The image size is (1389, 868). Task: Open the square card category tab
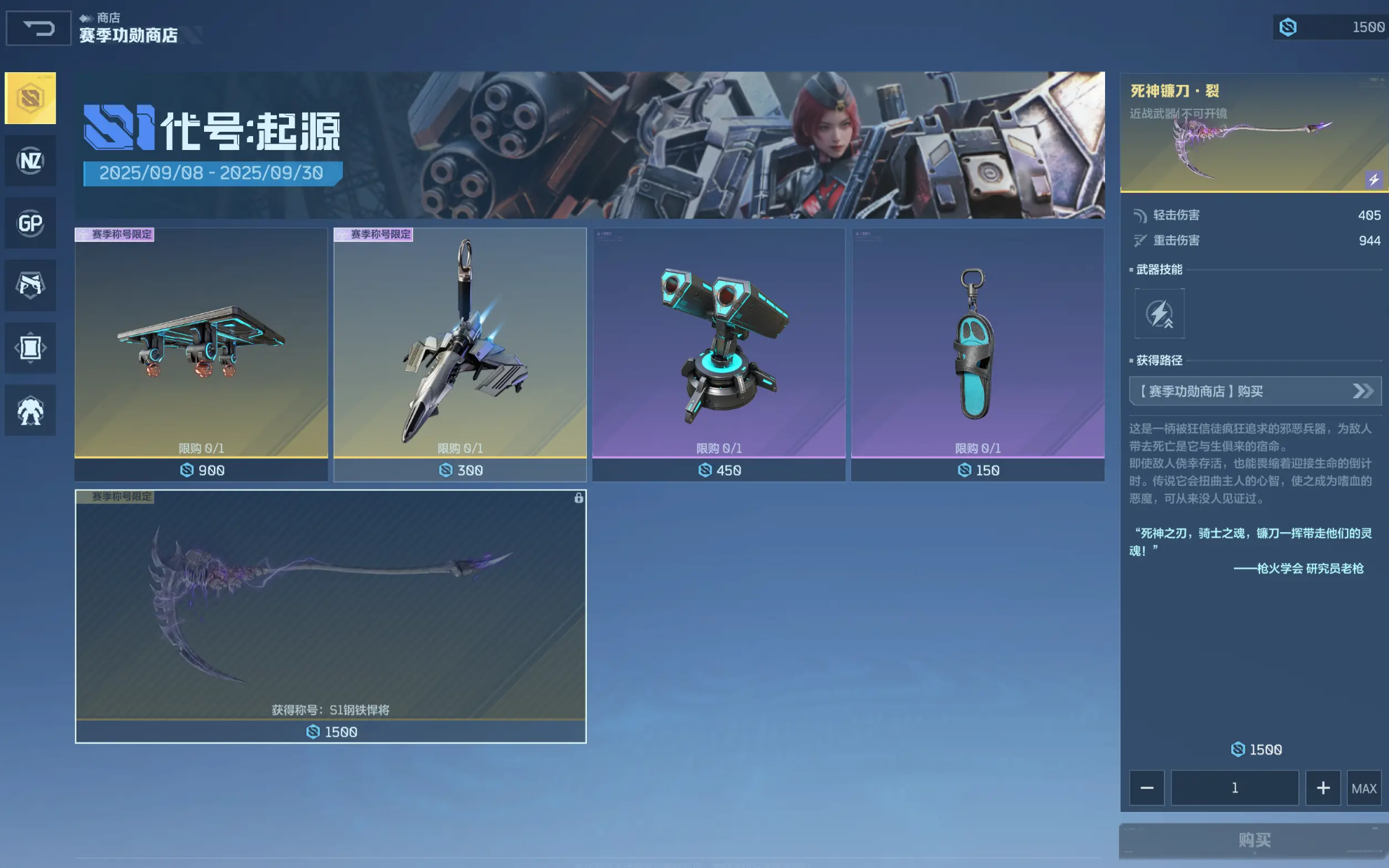30,348
